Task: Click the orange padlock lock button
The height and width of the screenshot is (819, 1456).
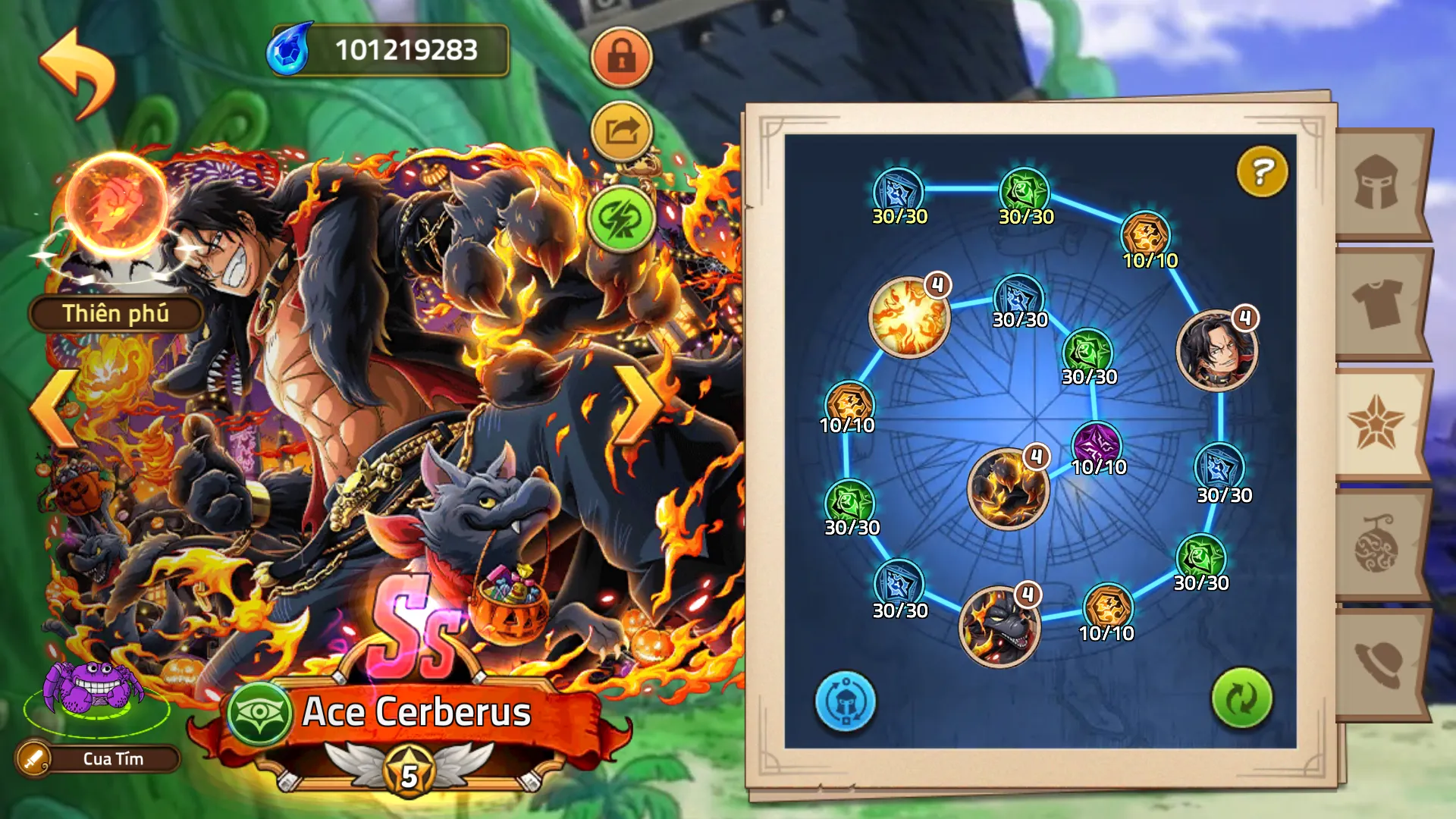Action: tap(621, 58)
